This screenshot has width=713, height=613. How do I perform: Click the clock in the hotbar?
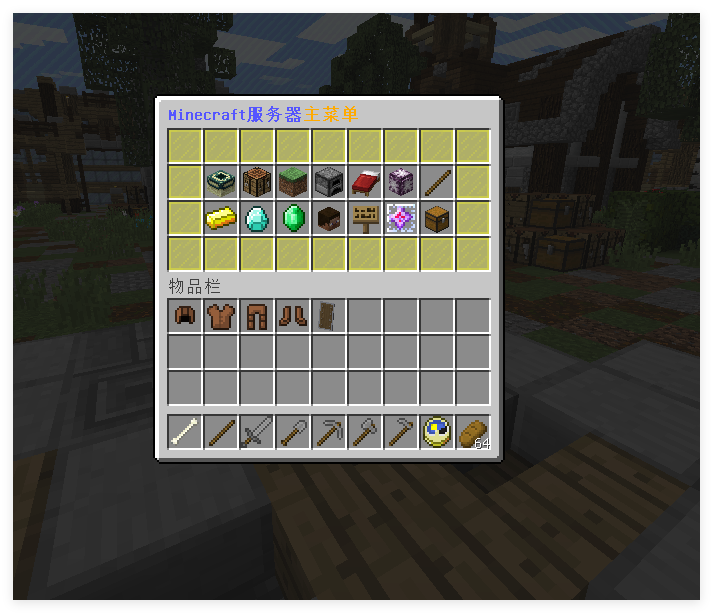point(437,432)
